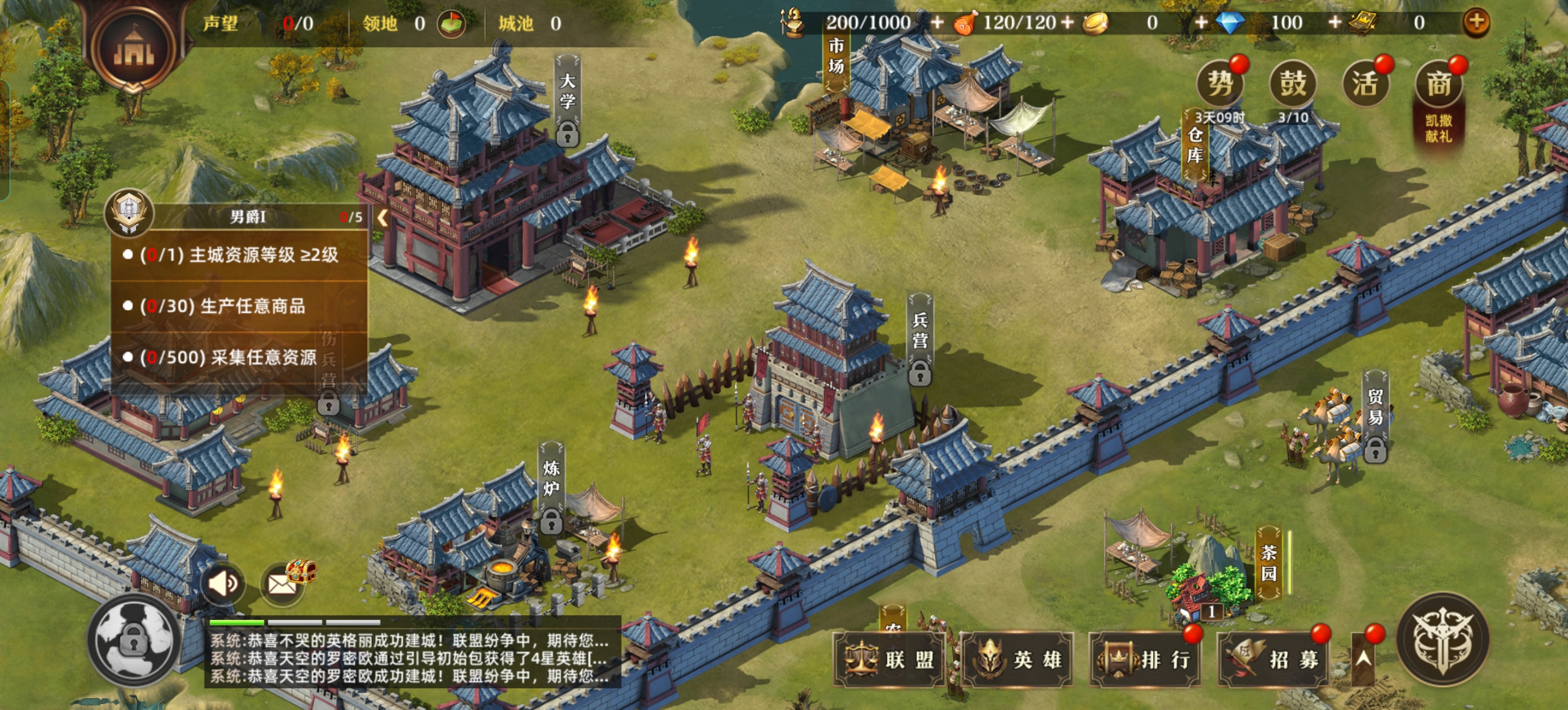
Task: Open the 活 activities icon
Action: click(1365, 83)
